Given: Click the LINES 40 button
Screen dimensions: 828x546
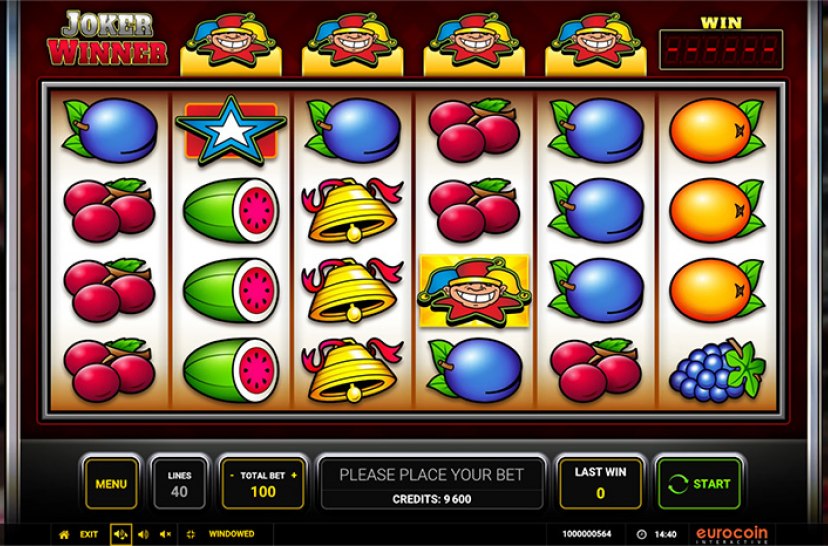Looking at the screenshot, I should point(180,484).
